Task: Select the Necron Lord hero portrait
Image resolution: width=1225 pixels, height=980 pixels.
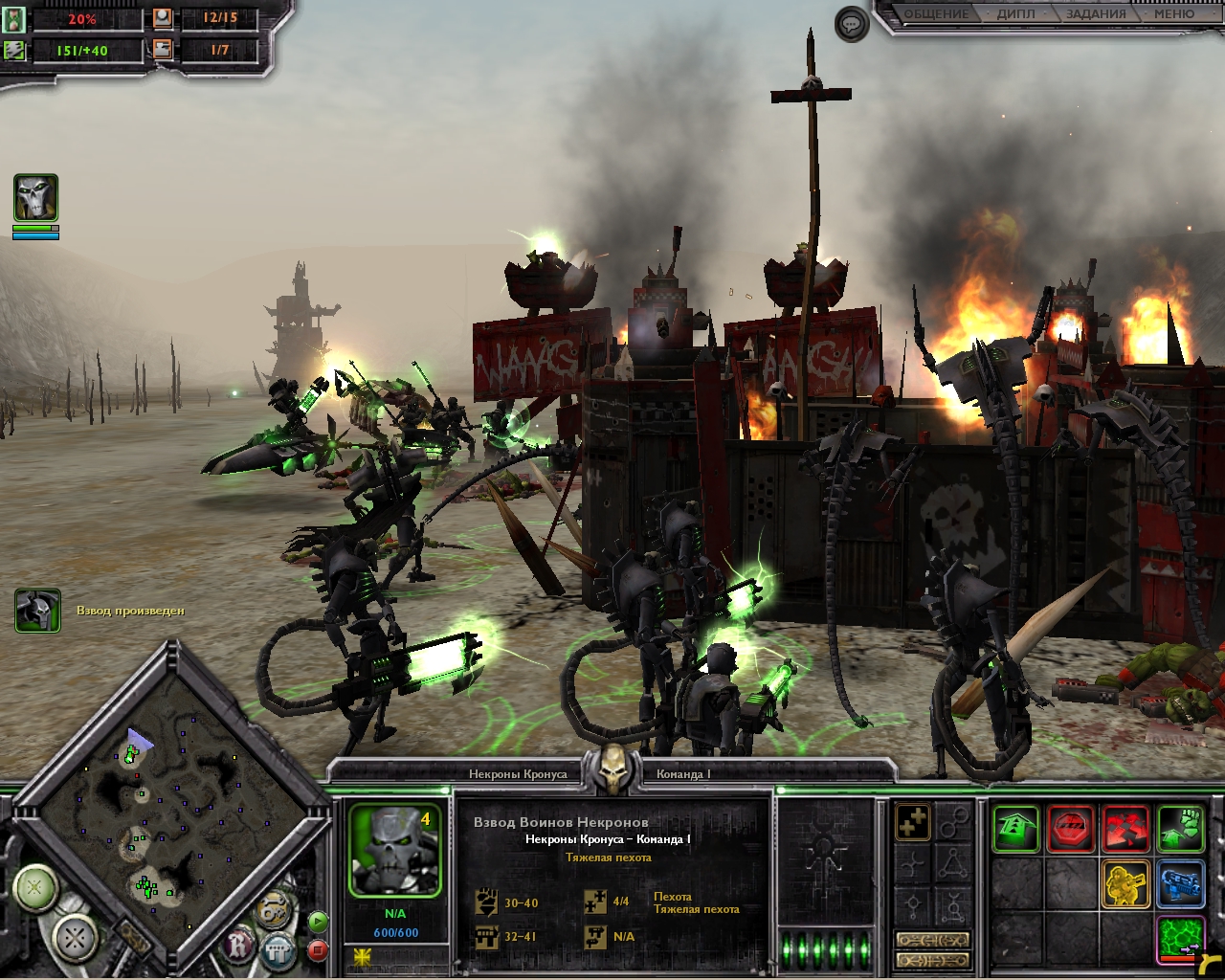Action: point(35,198)
